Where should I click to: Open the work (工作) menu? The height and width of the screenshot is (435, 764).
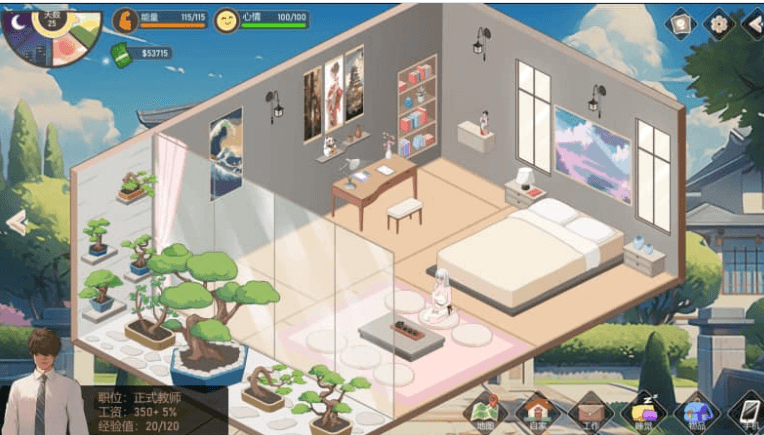(590, 412)
